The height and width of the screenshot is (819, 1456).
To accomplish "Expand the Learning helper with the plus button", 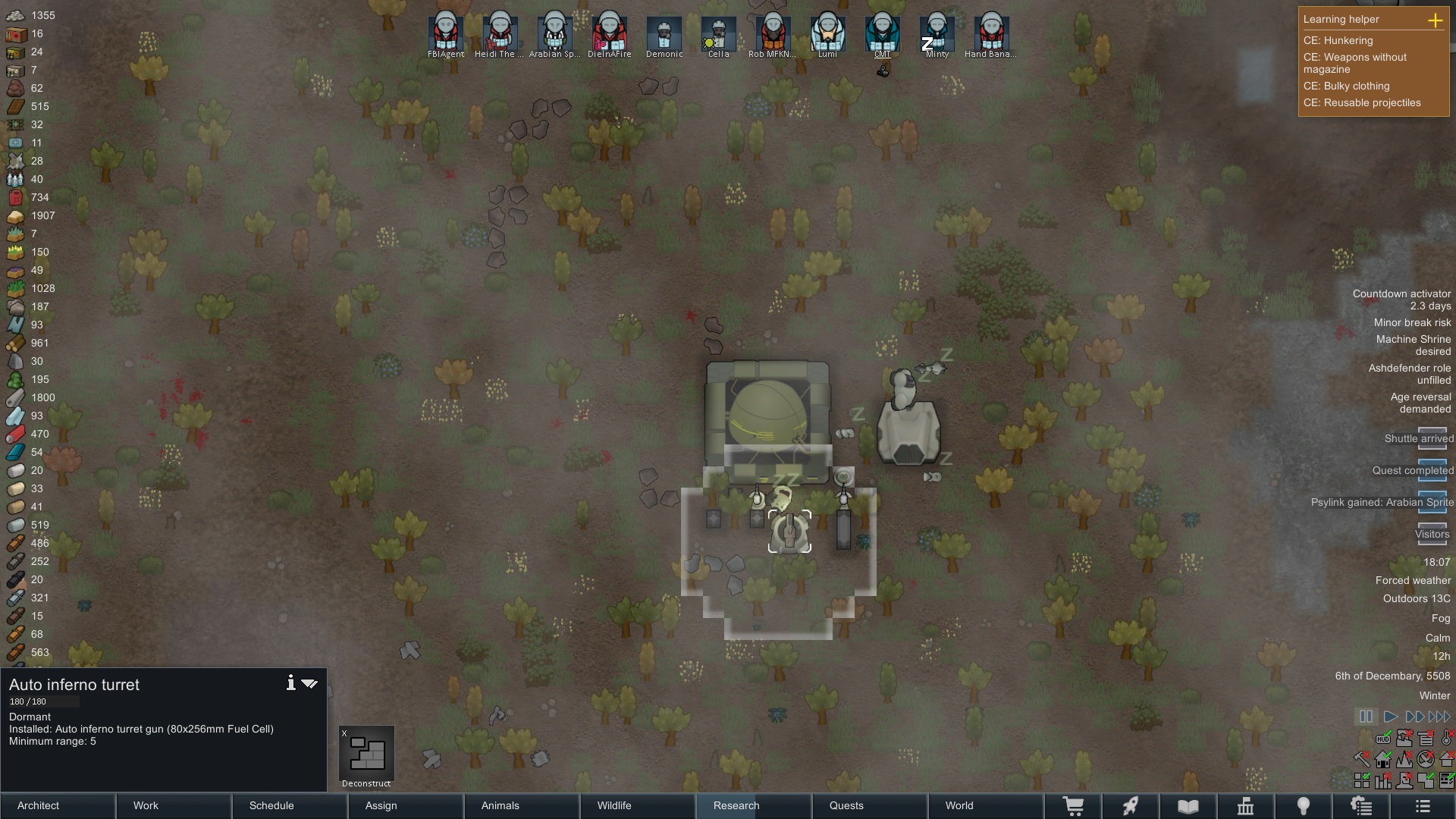I will coord(1435,20).
